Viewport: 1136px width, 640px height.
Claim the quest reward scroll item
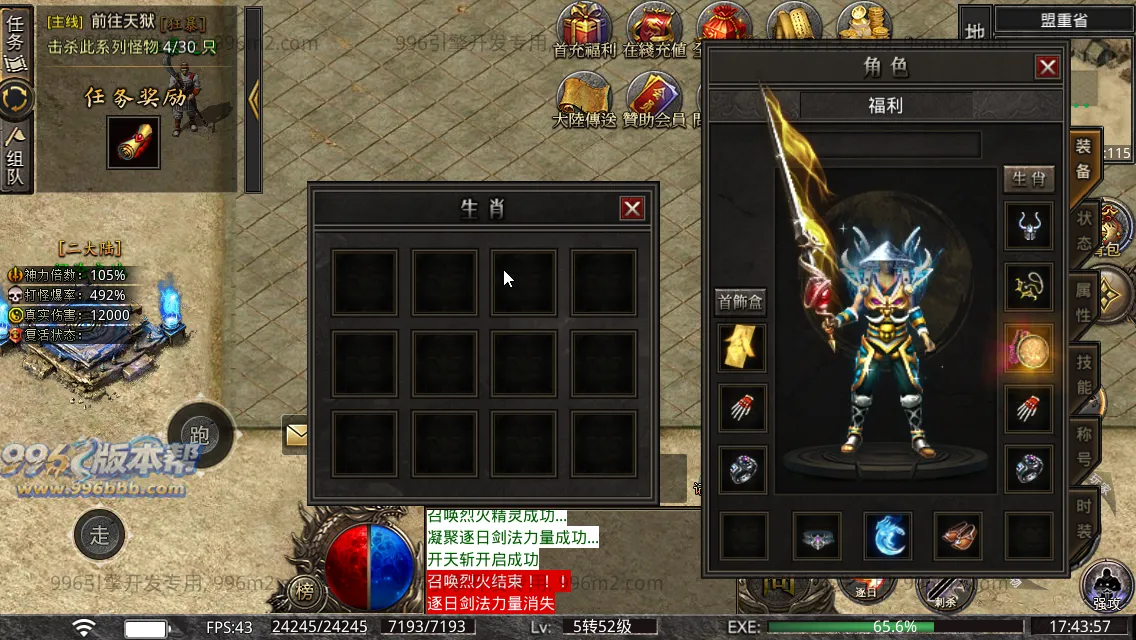[x=133, y=143]
